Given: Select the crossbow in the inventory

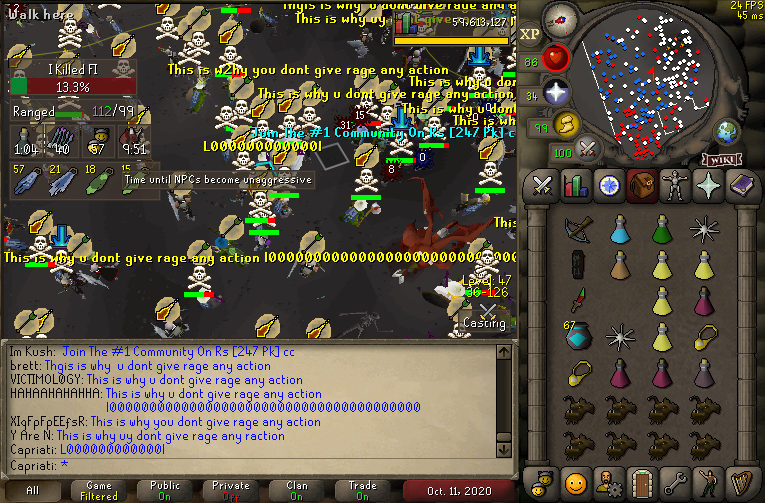Looking at the screenshot, I should point(577,230).
